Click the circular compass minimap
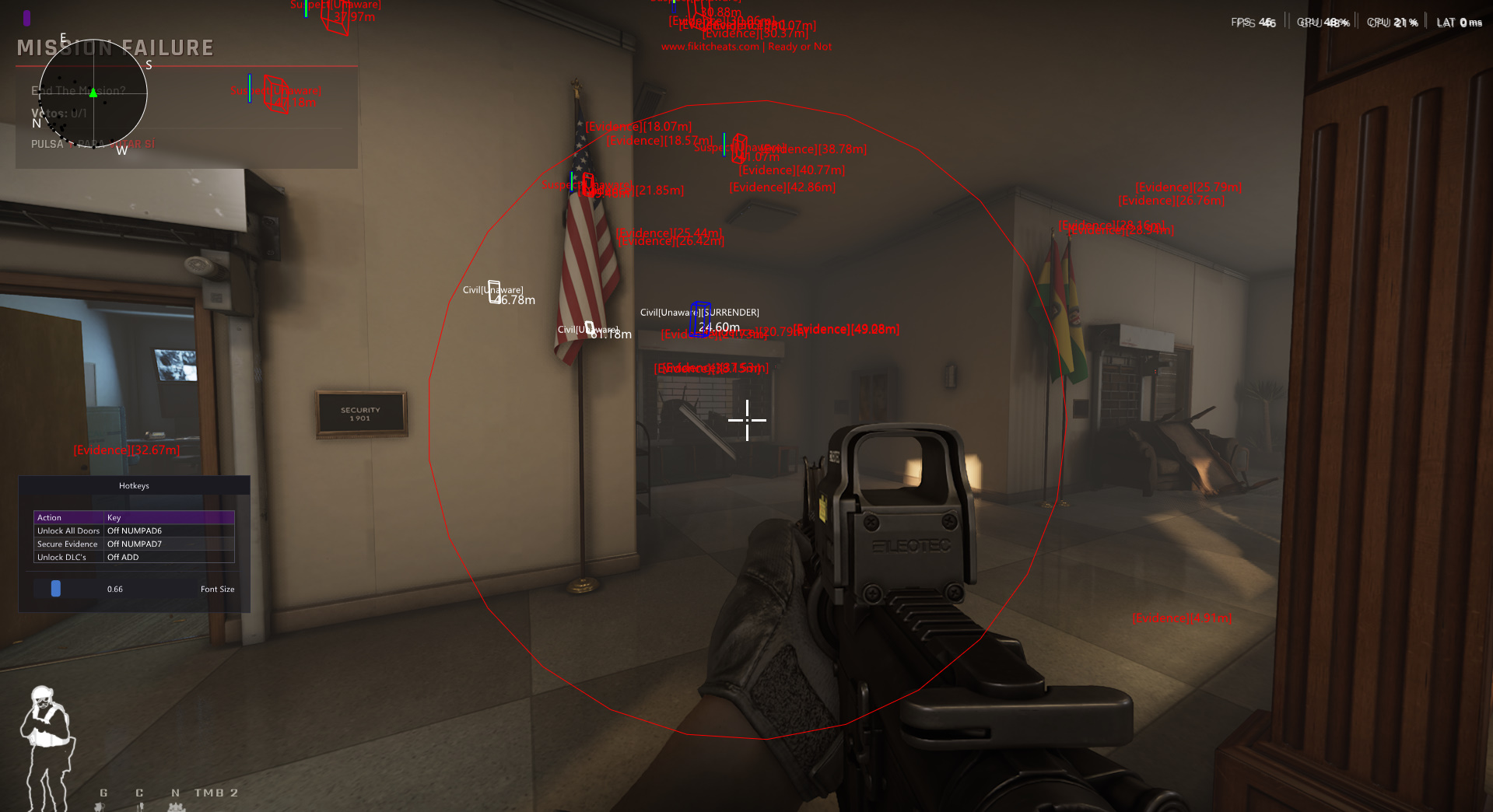 click(x=93, y=93)
